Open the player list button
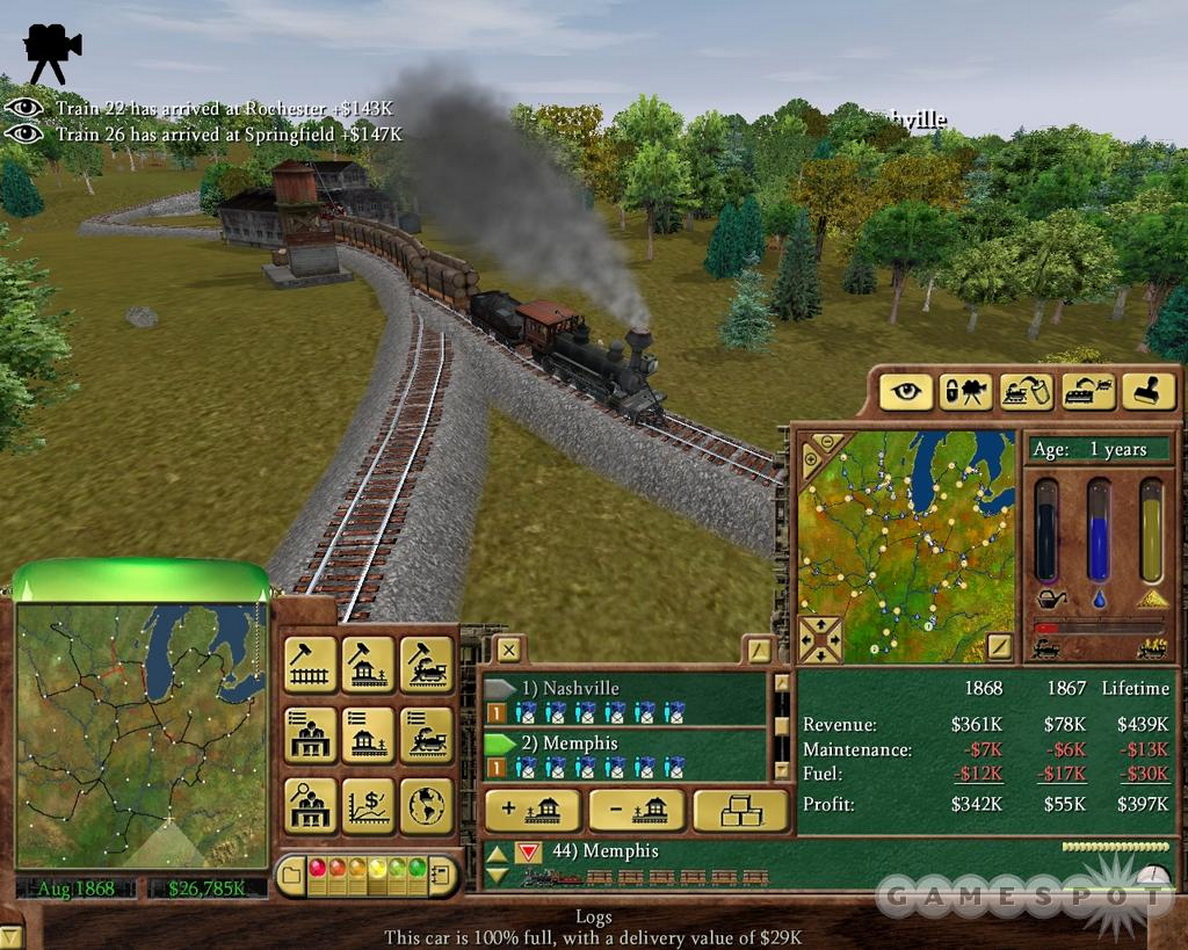 (x=311, y=735)
